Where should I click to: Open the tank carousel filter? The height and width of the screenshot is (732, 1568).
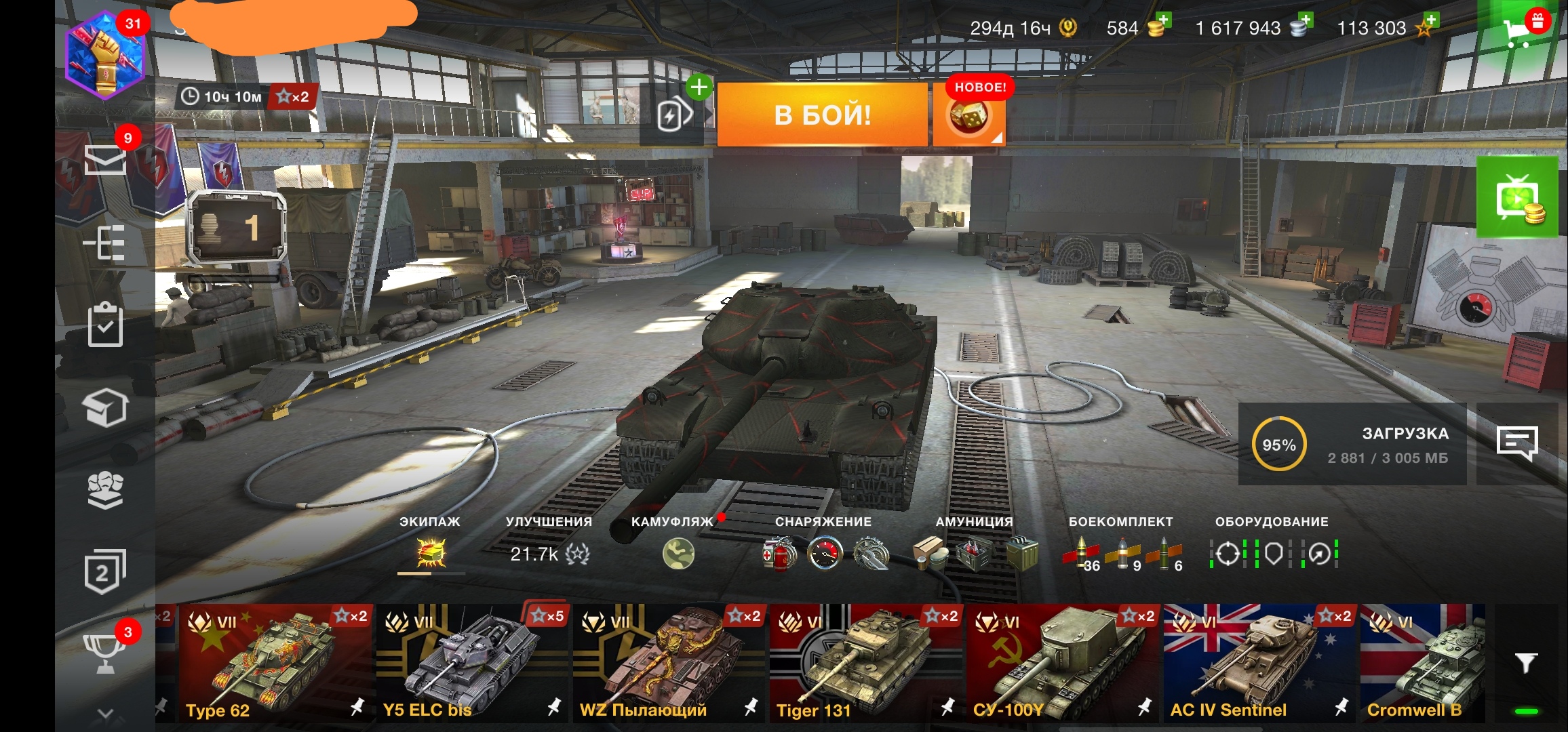1526,663
